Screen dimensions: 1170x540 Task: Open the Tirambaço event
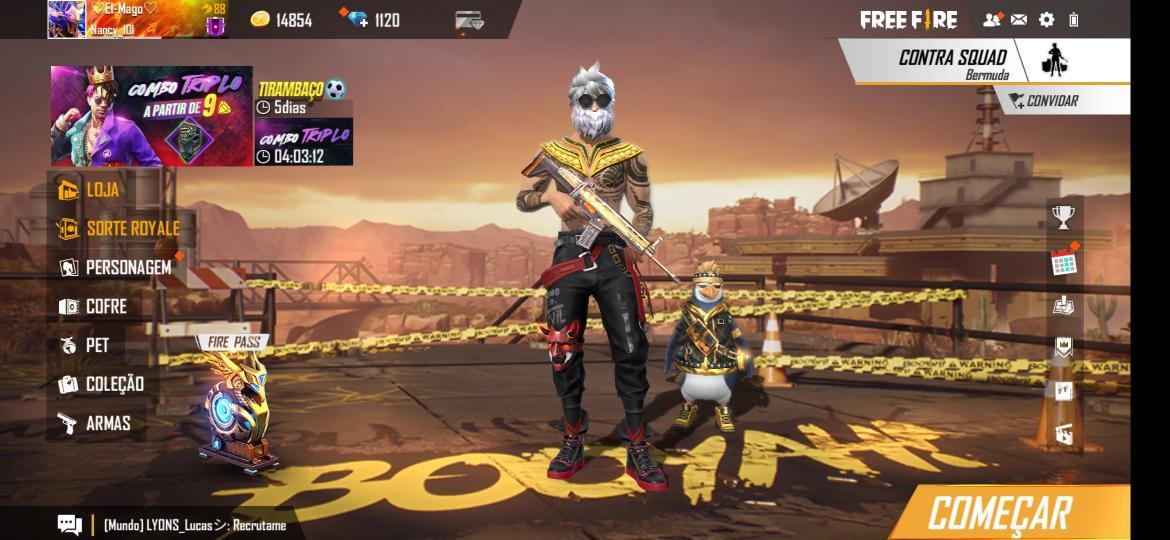(304, 97)
